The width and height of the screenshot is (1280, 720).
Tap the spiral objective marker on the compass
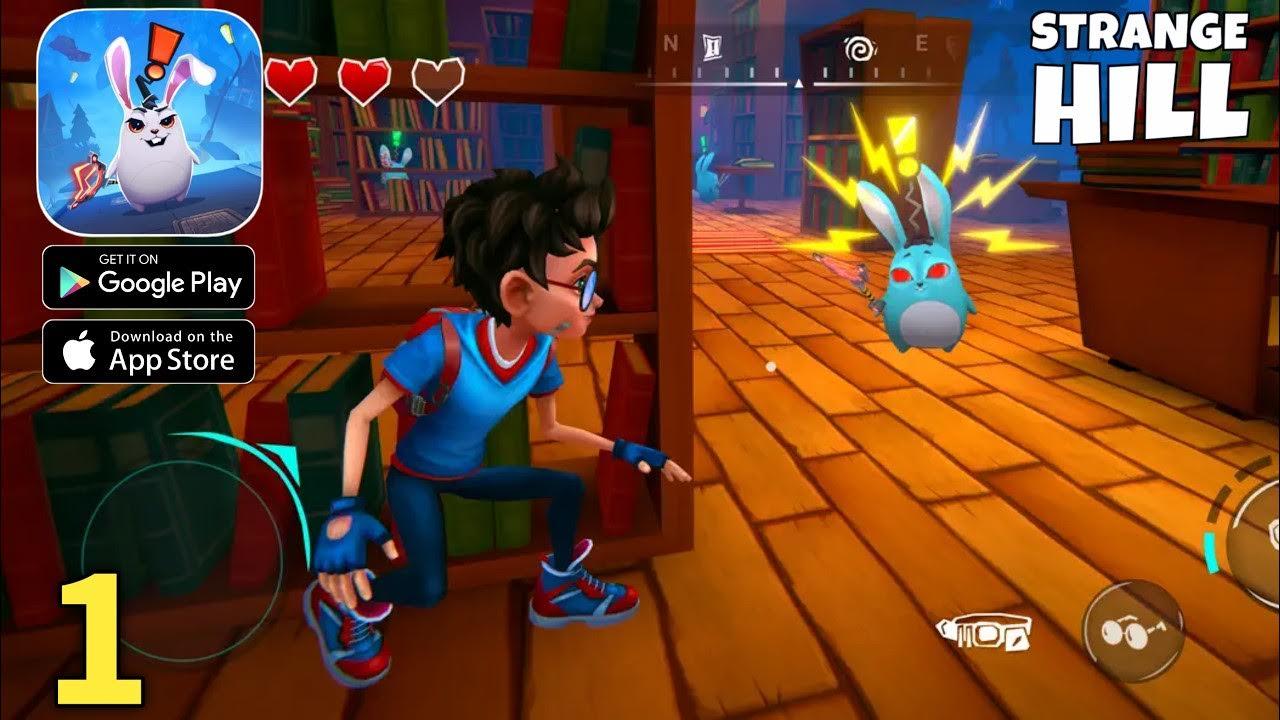tap(860, 48)
